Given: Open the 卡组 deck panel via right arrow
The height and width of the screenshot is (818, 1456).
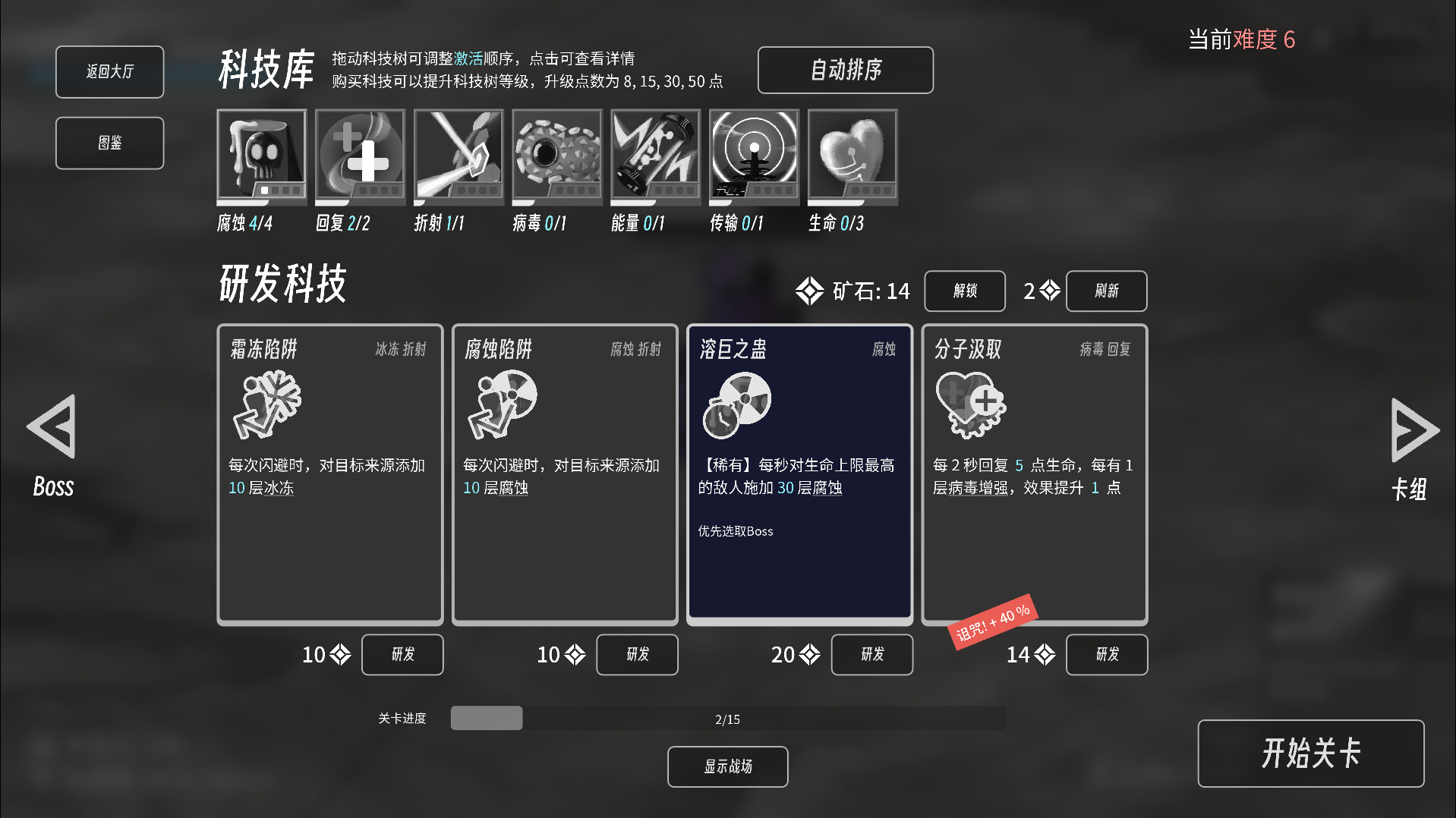Looking at the screenshot, I should (1412, 429).
